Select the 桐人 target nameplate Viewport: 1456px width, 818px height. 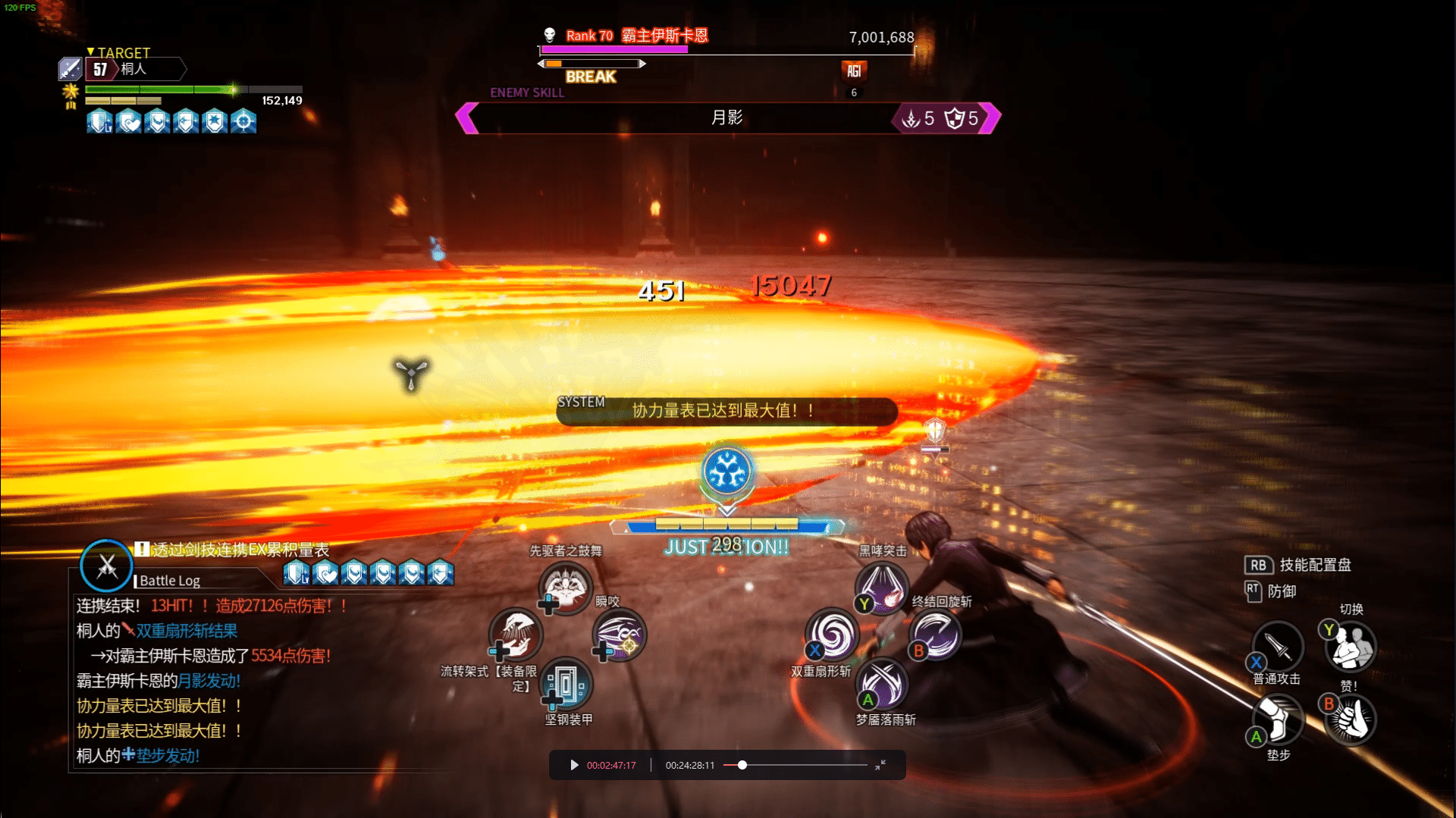(x=134, y=69)
